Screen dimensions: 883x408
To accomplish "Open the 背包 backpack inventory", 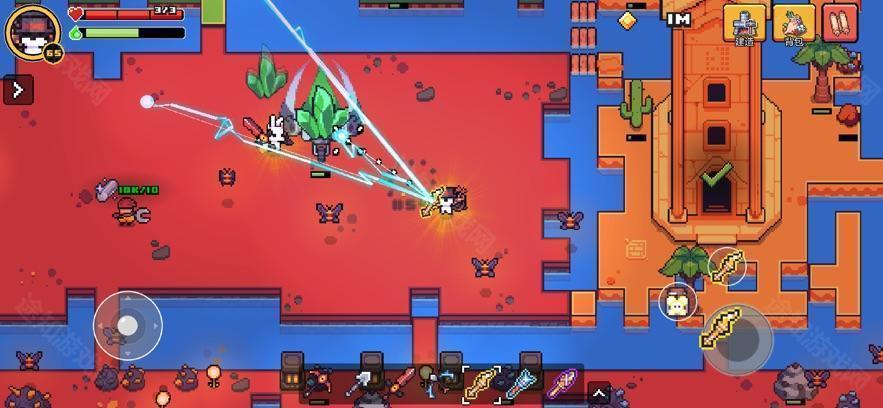I will (794, 23).
